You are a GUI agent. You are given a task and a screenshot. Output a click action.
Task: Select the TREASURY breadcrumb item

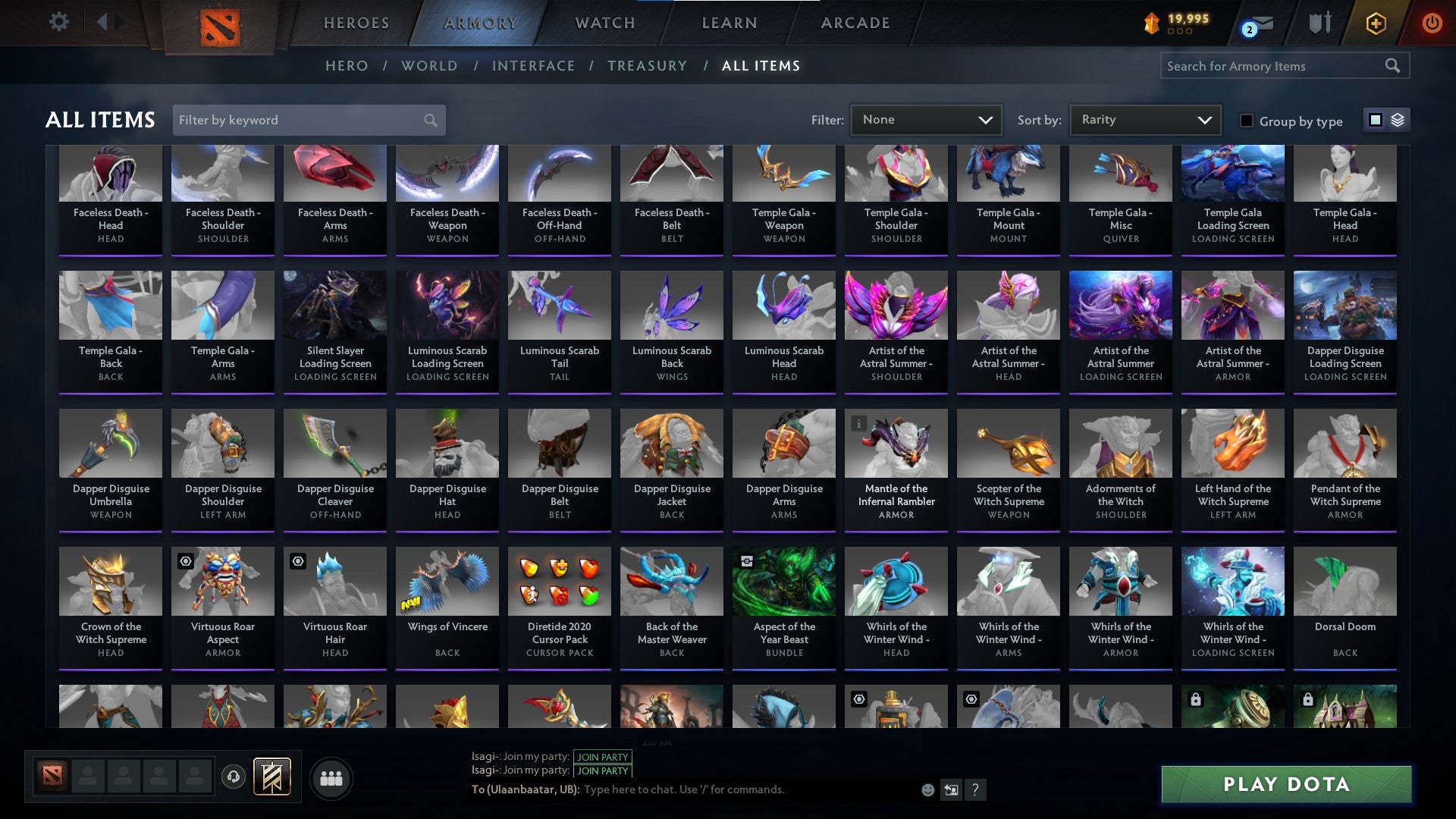click(648, 66)
